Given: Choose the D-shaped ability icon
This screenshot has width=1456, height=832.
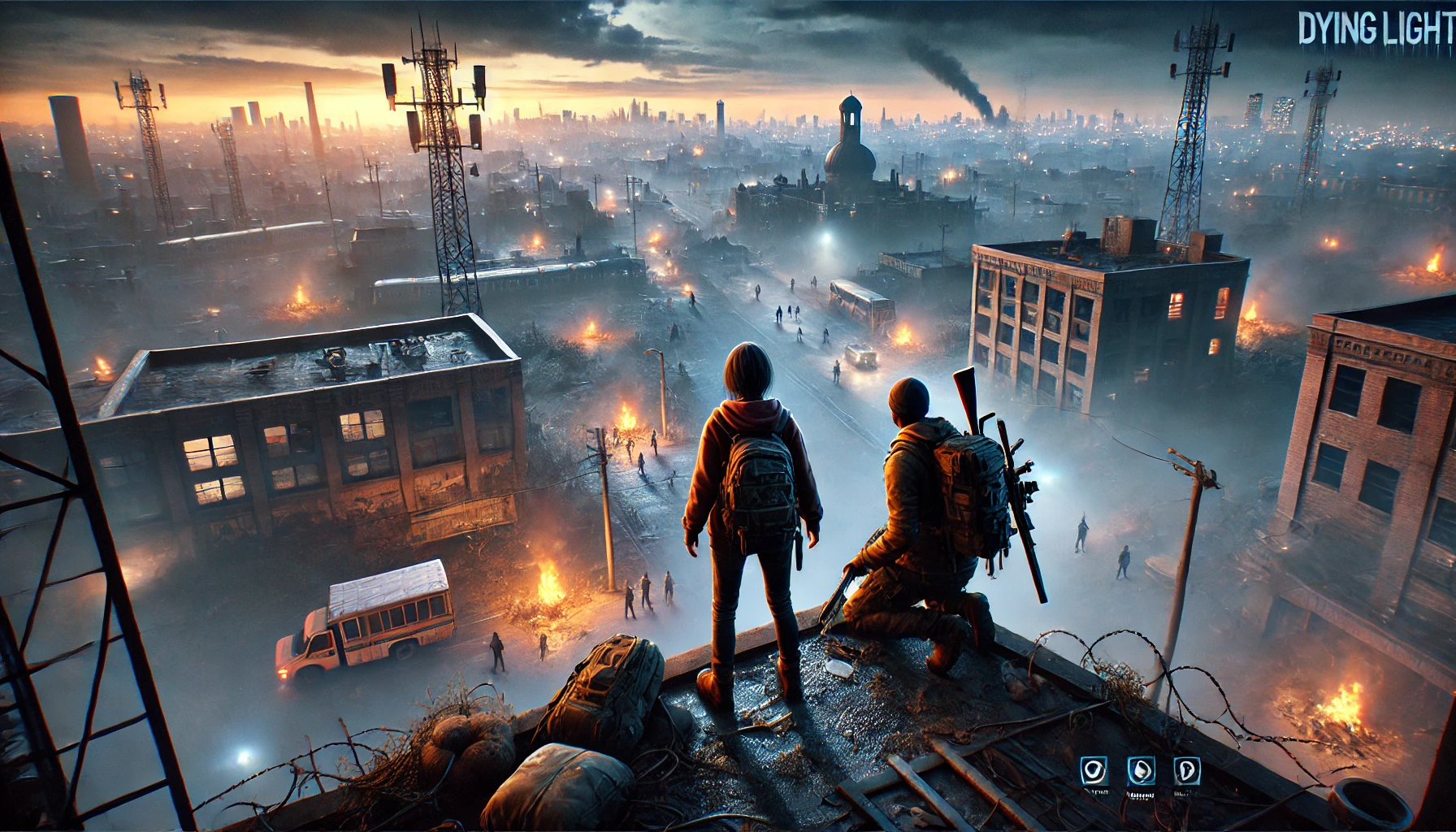Looking at the screenshot, I should click(1187, 770).
